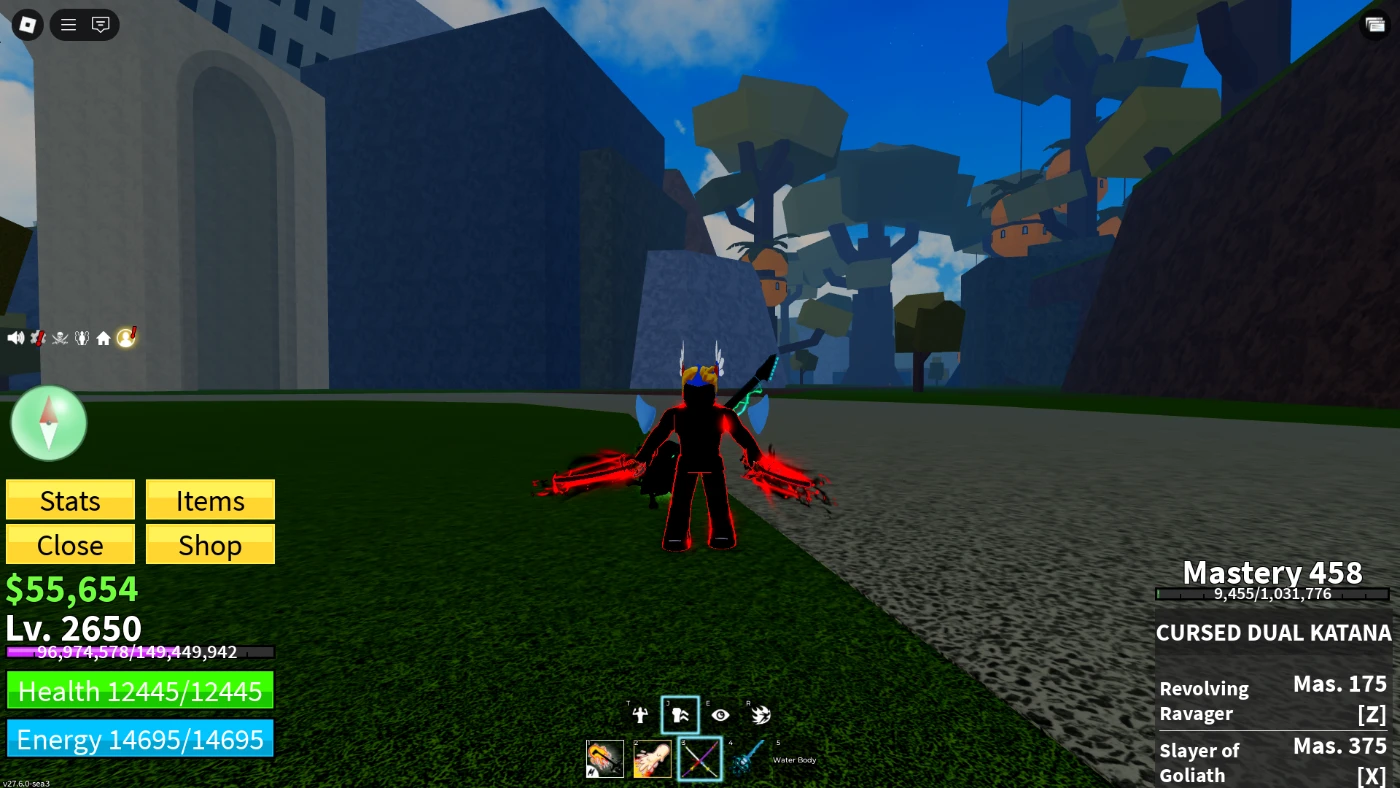Activate the race ability icon labeled R
This screenshot has height=788, width=1400.
tap(762, 714)
